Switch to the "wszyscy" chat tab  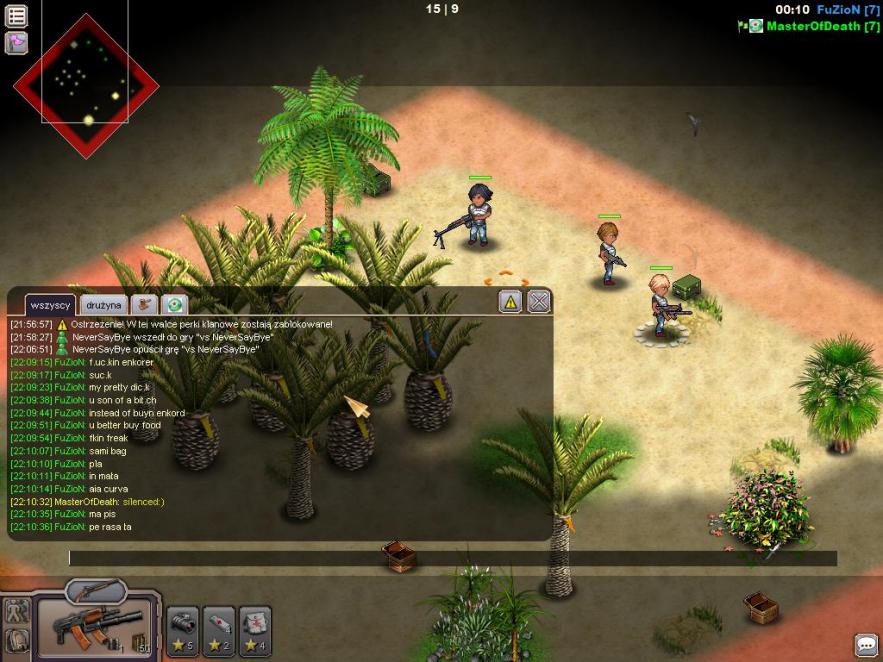pyautogui.click(x=50, y=304)
